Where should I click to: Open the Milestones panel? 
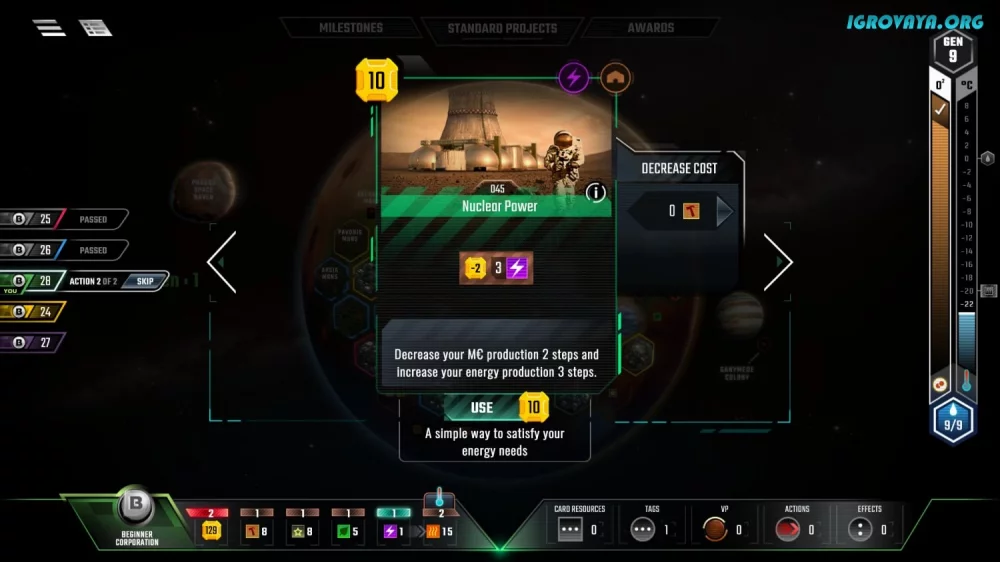click(351, 28)
